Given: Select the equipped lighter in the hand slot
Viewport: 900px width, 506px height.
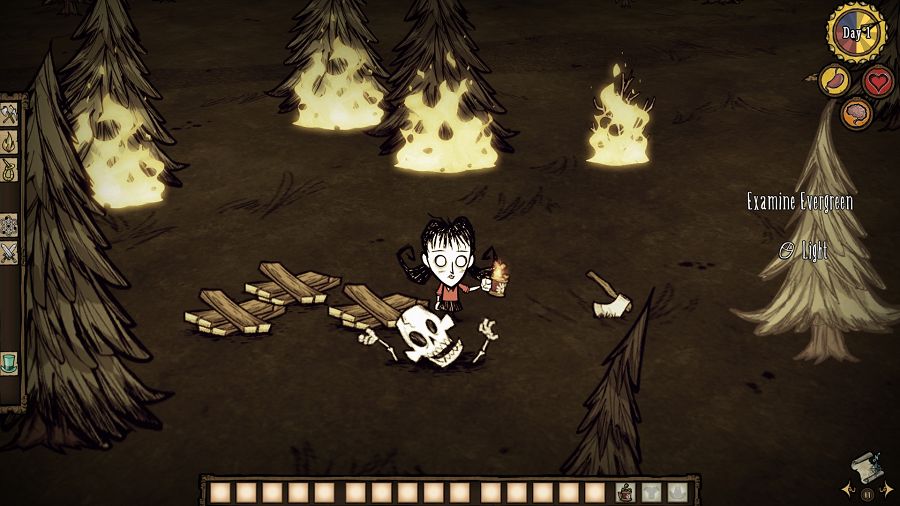Looking at the screenshot, I should point(625,492).
